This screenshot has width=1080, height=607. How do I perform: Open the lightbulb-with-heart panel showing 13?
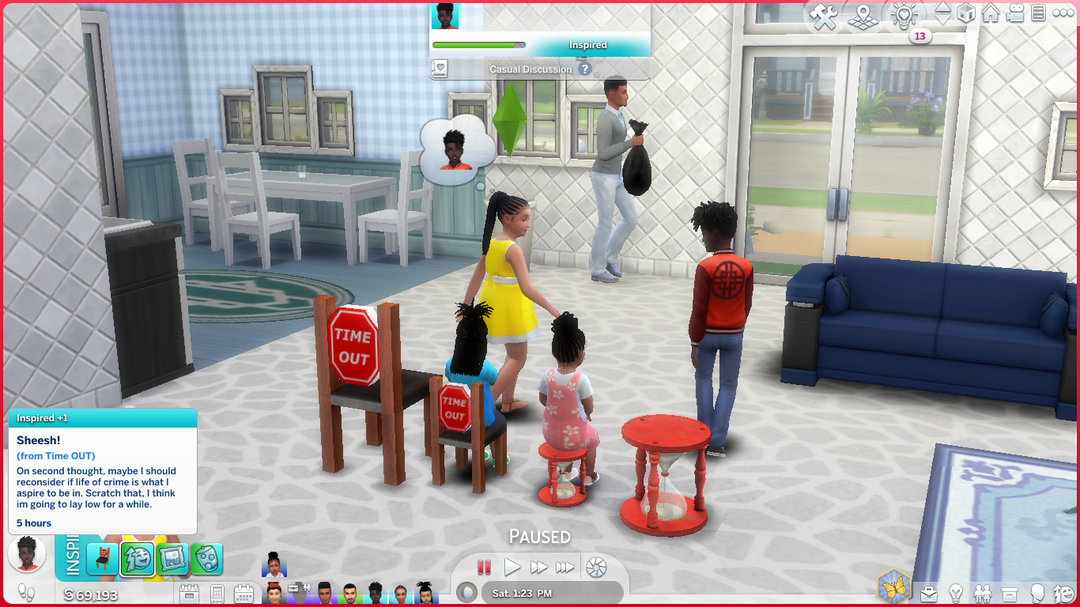[x=904, y=15]
